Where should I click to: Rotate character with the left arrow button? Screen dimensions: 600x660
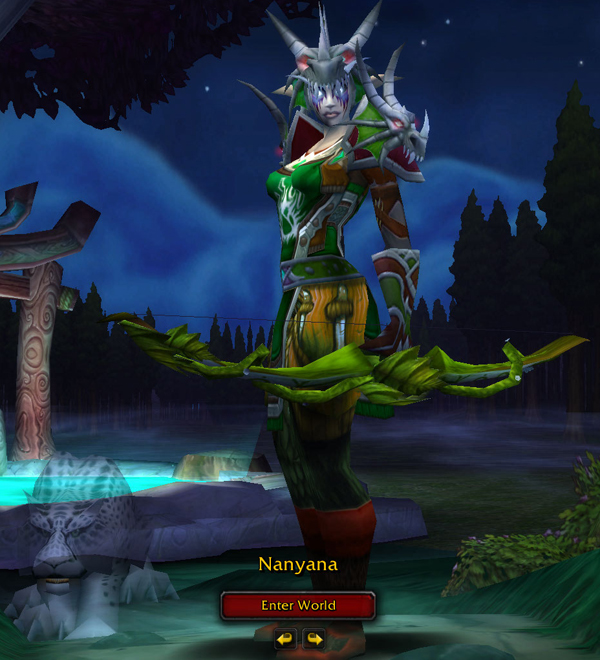285,637
